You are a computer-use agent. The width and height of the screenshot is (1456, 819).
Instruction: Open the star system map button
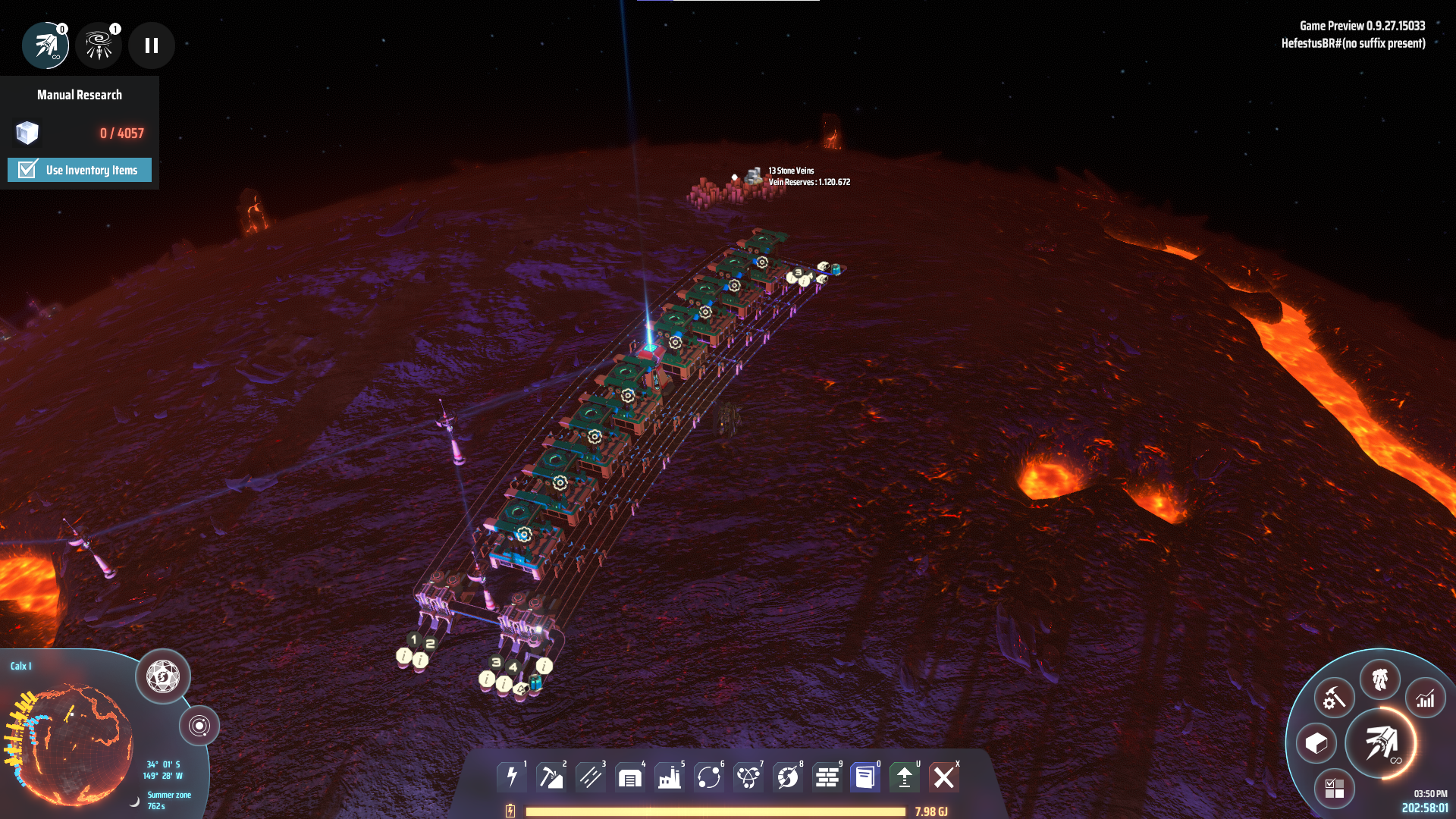tap(199, 726)
